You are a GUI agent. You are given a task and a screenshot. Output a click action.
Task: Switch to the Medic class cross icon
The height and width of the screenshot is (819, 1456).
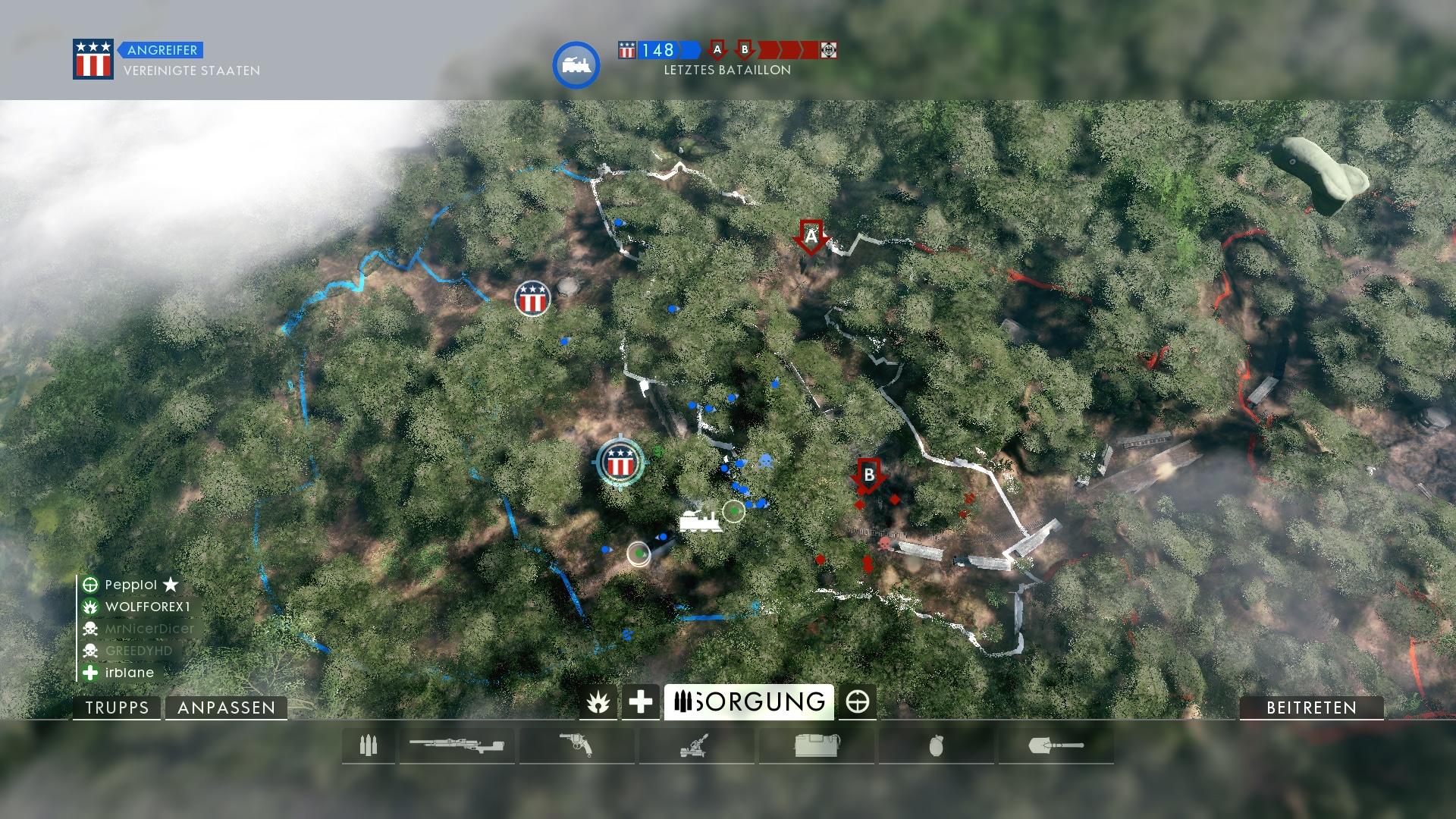coord(640,702)
